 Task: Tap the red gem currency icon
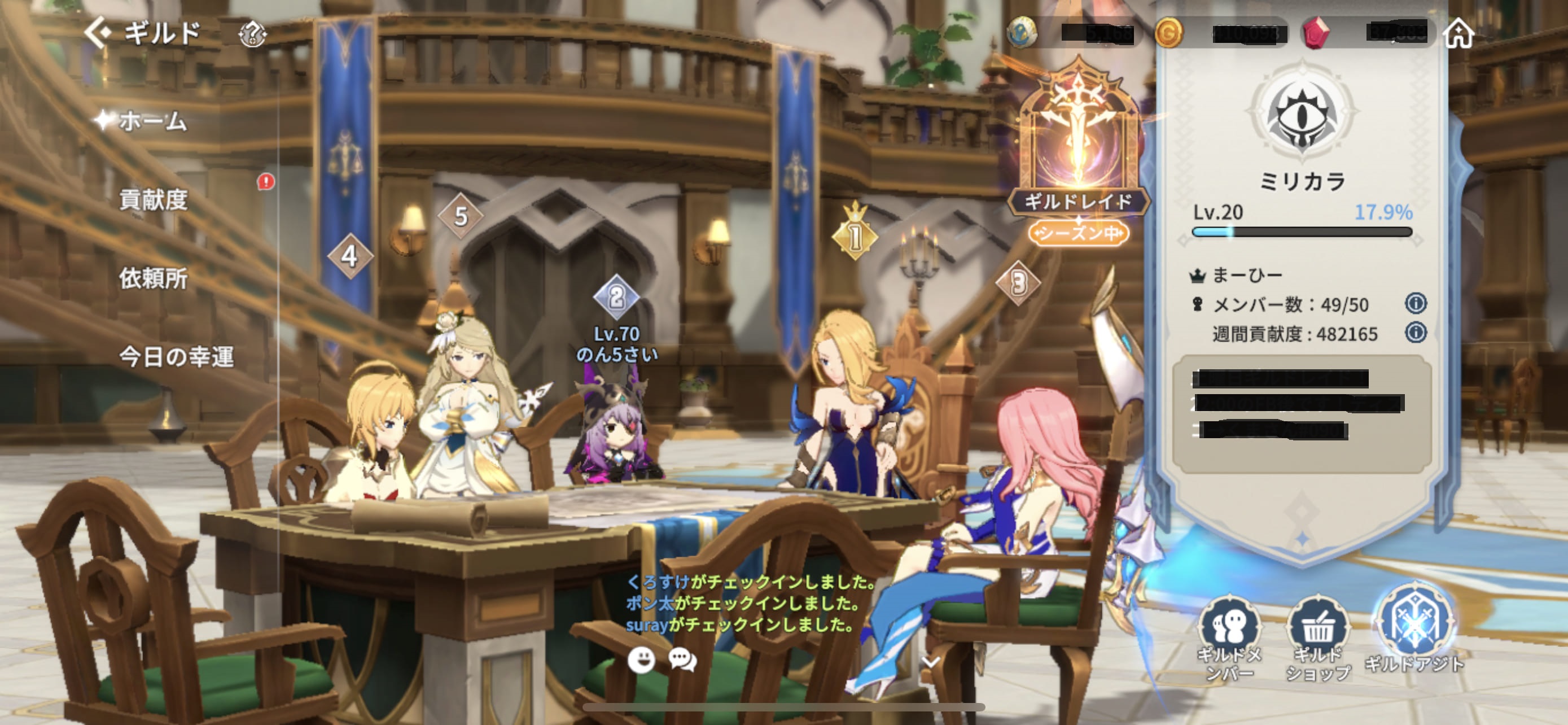tap(1315, 32)
